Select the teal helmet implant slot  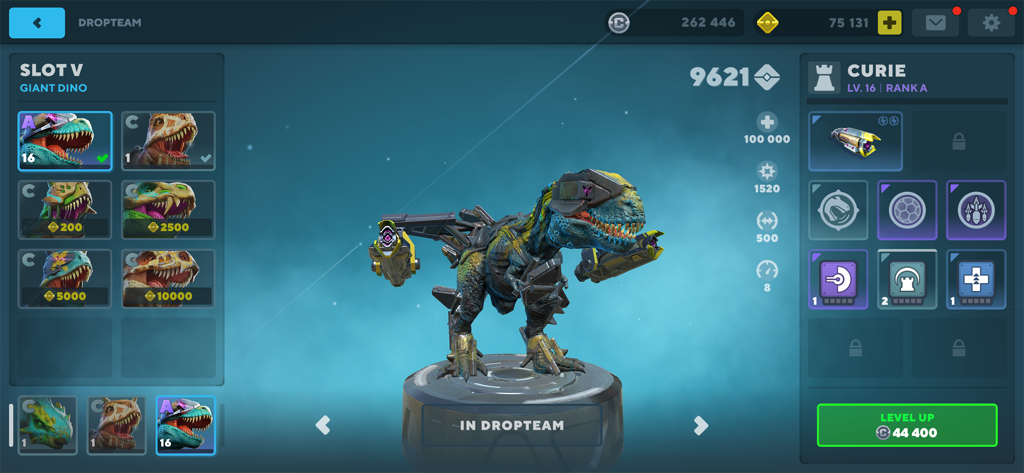click(x=907, y=279)
